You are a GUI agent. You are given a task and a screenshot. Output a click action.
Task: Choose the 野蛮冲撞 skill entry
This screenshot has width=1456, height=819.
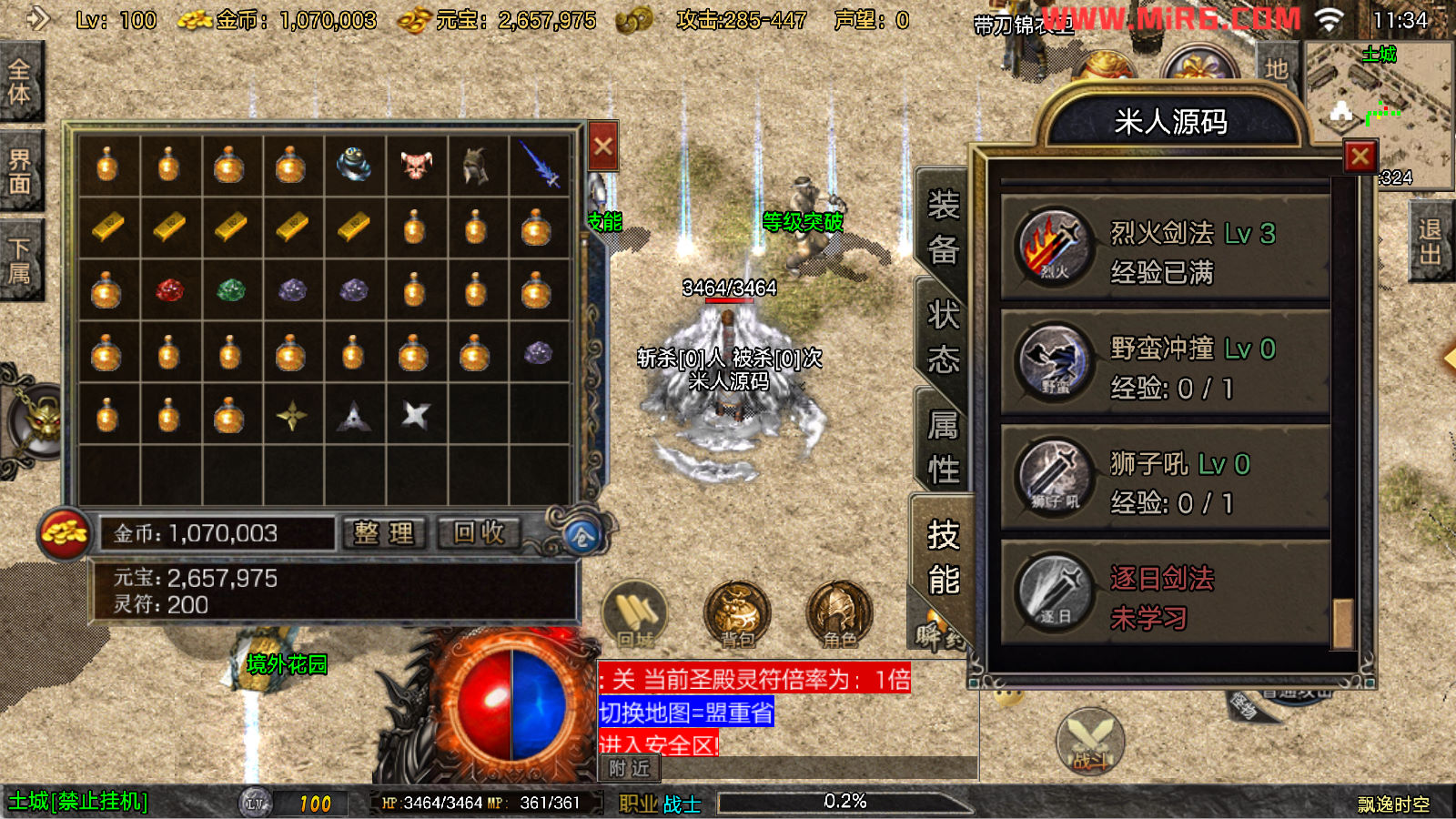pyautogui.click(x=1165, y=363)
